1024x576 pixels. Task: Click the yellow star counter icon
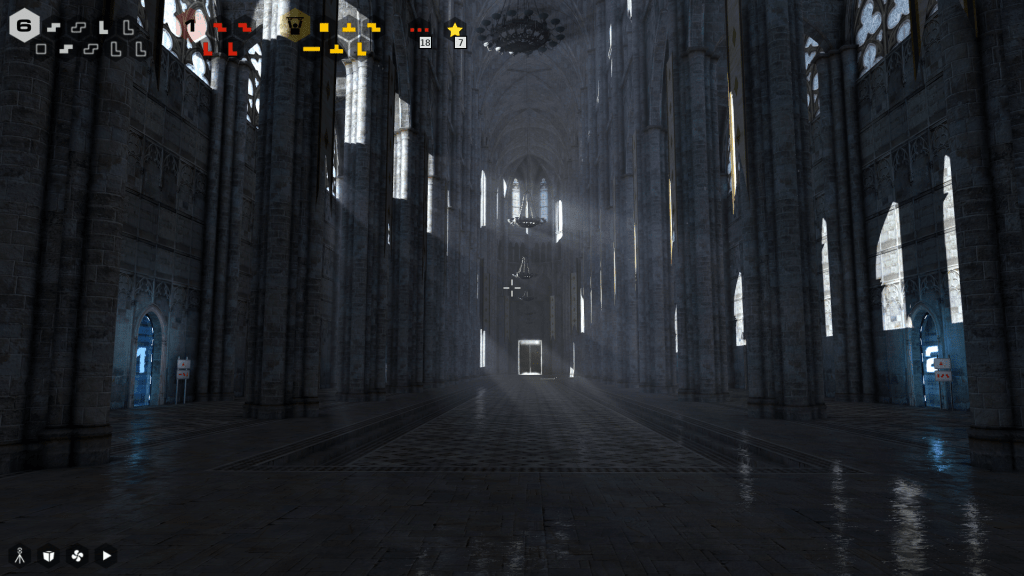pos(455,30)
